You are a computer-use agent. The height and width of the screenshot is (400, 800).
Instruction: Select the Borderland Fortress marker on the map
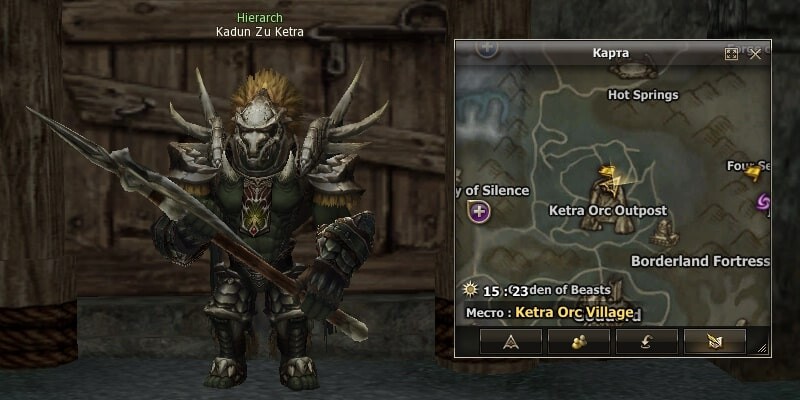tap(663, 234)
